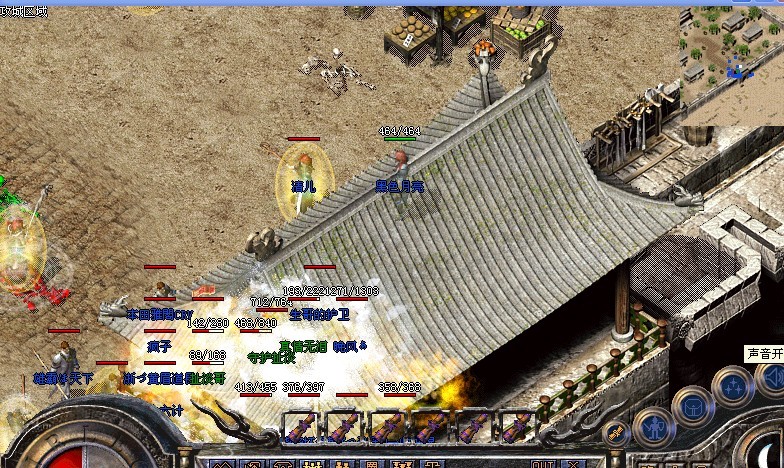The image size is (784, 468).
Task: Close the game window via title bar
Action: coord(776,4)
